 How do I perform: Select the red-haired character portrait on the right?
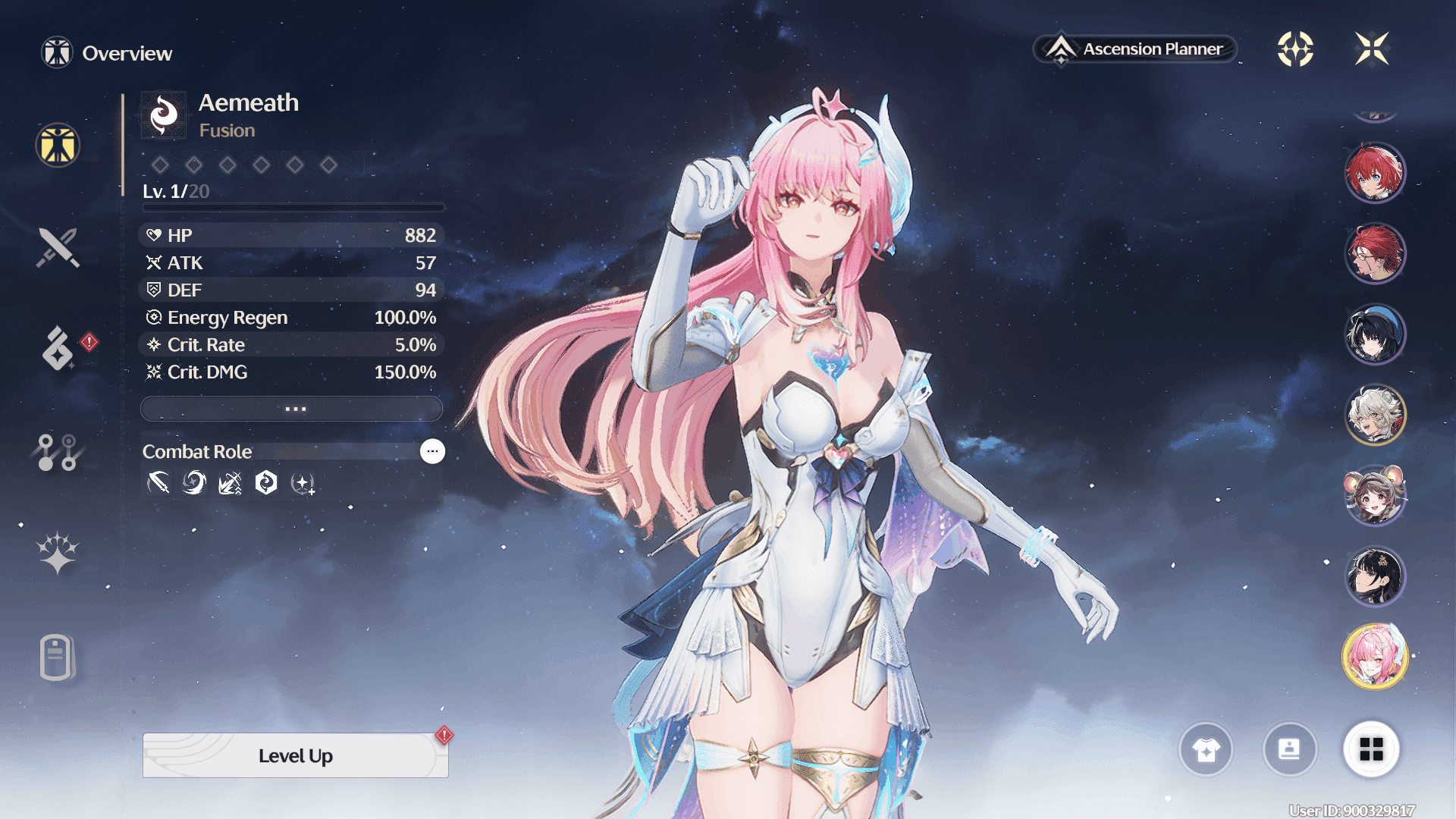[x=1375, y=172]
